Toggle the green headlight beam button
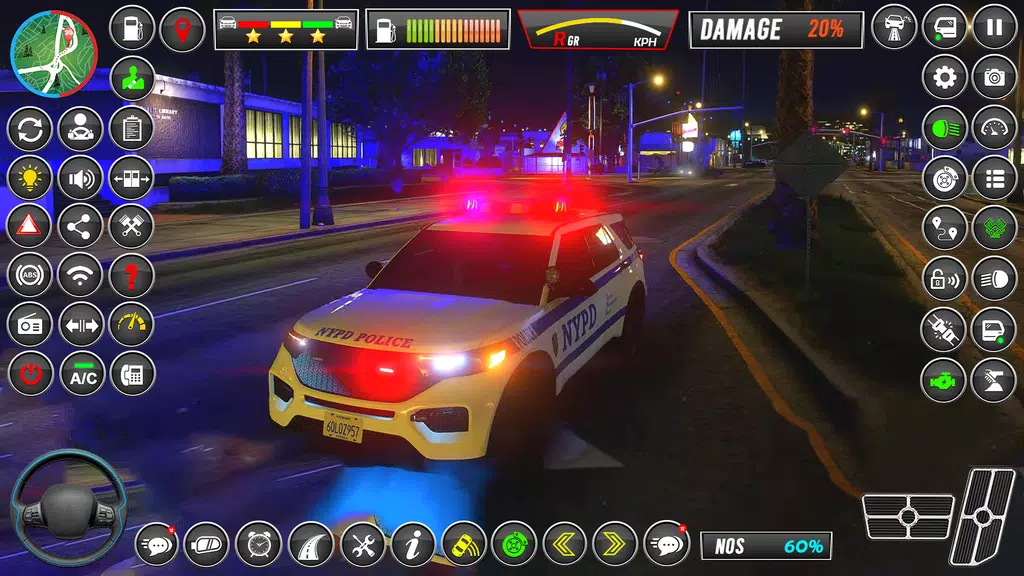 click(944, 128)
